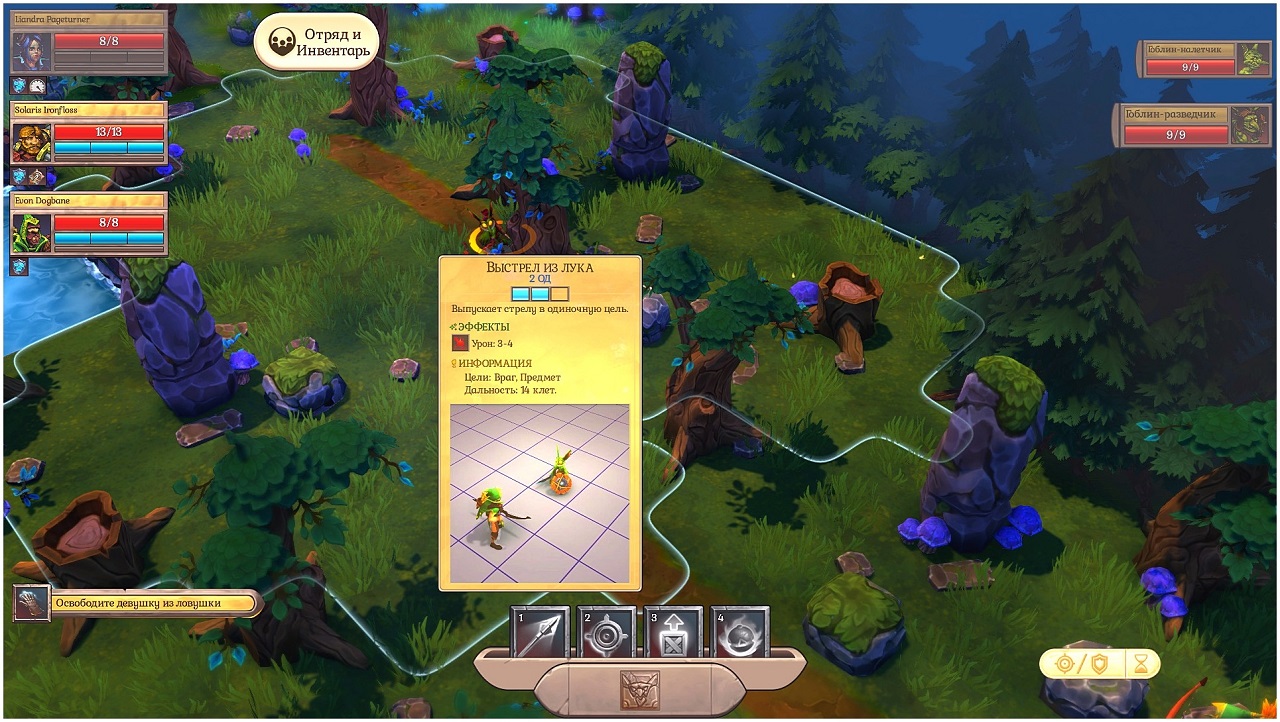
Task: Use the crosshair target ability in slot 2
Action: click(x=607, y=633)
